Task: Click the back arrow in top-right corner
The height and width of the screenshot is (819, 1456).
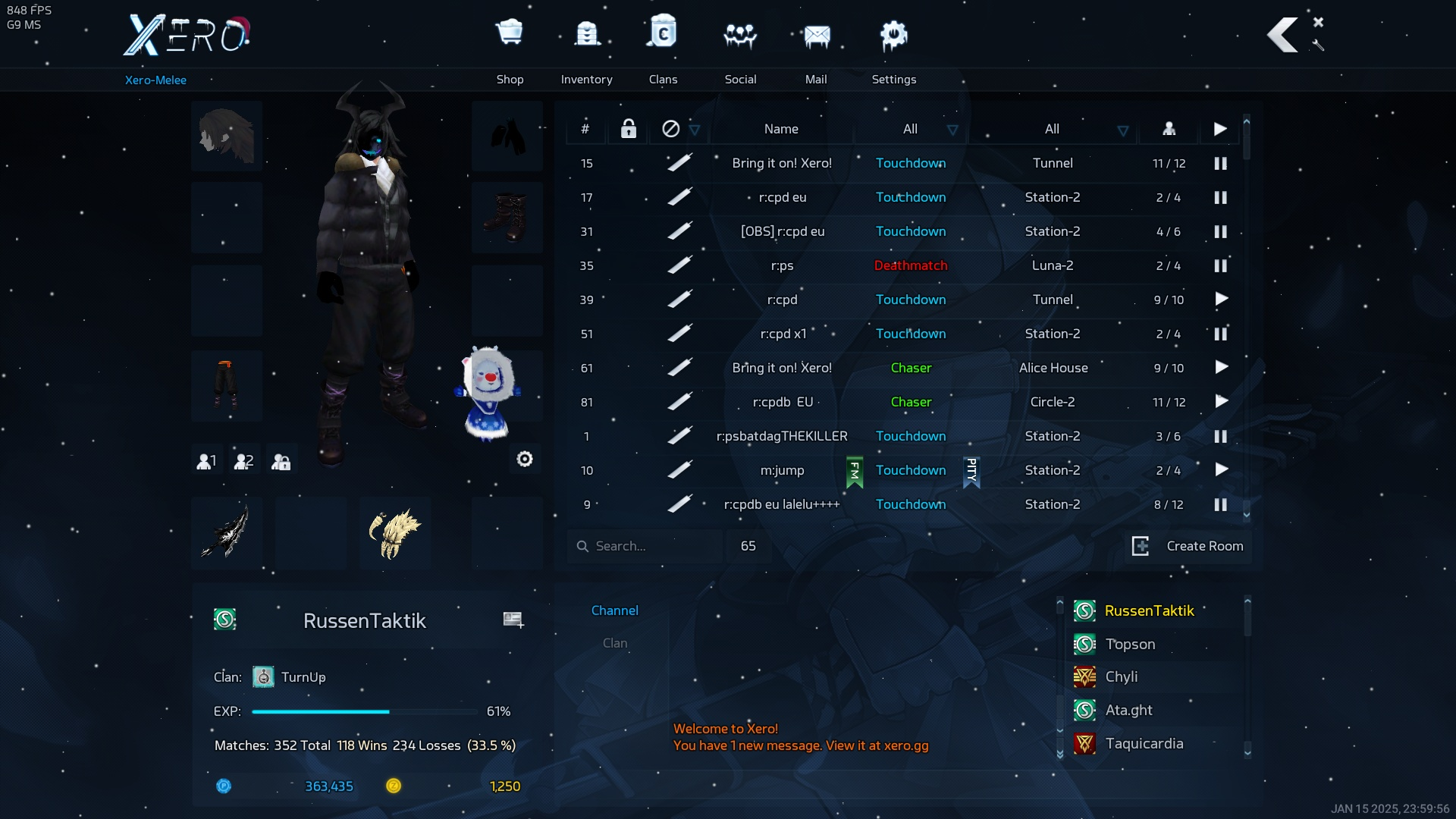Action: (1283, 35)
